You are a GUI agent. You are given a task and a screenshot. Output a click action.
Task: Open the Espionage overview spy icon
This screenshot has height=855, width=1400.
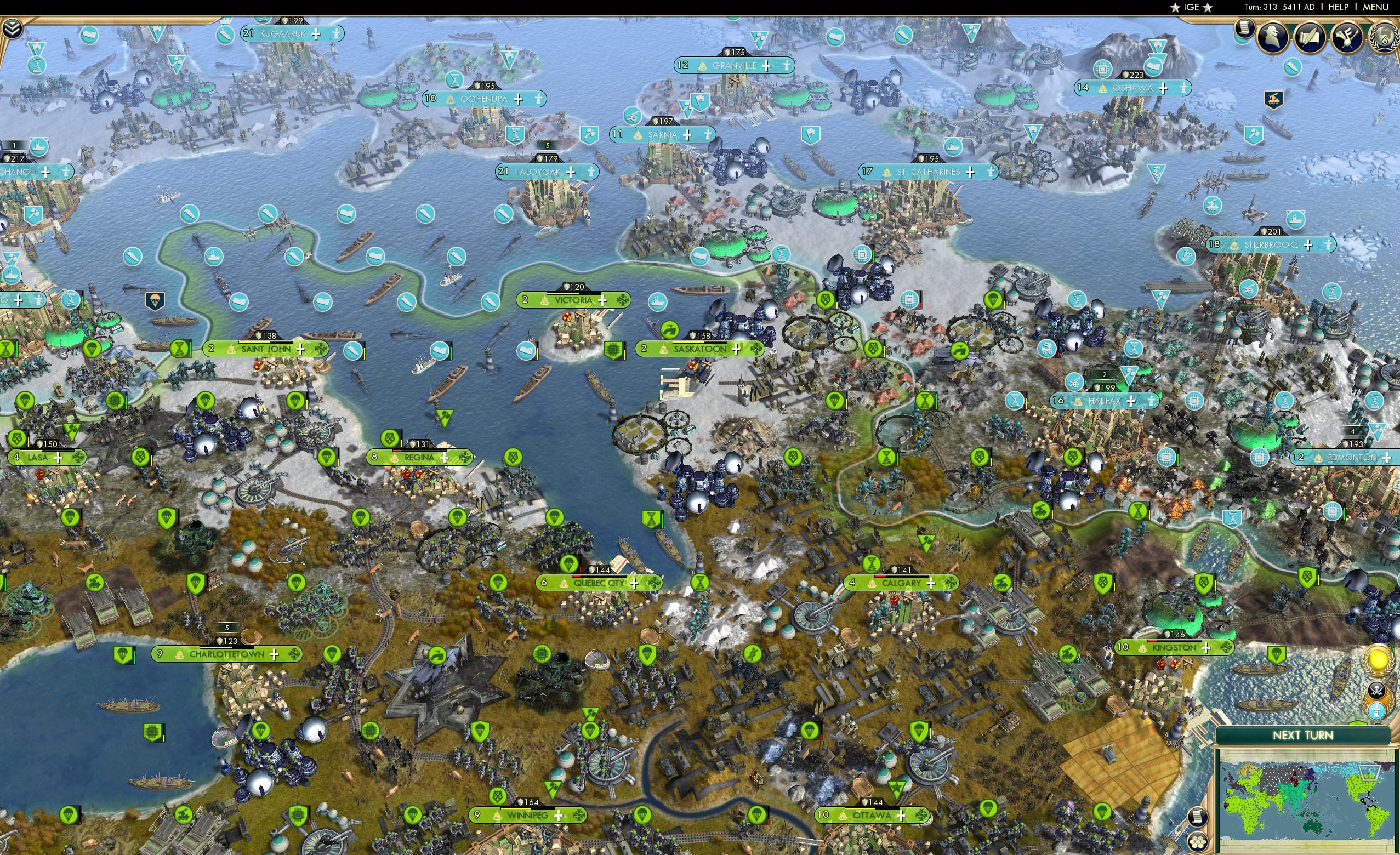tap(1273, 37)
